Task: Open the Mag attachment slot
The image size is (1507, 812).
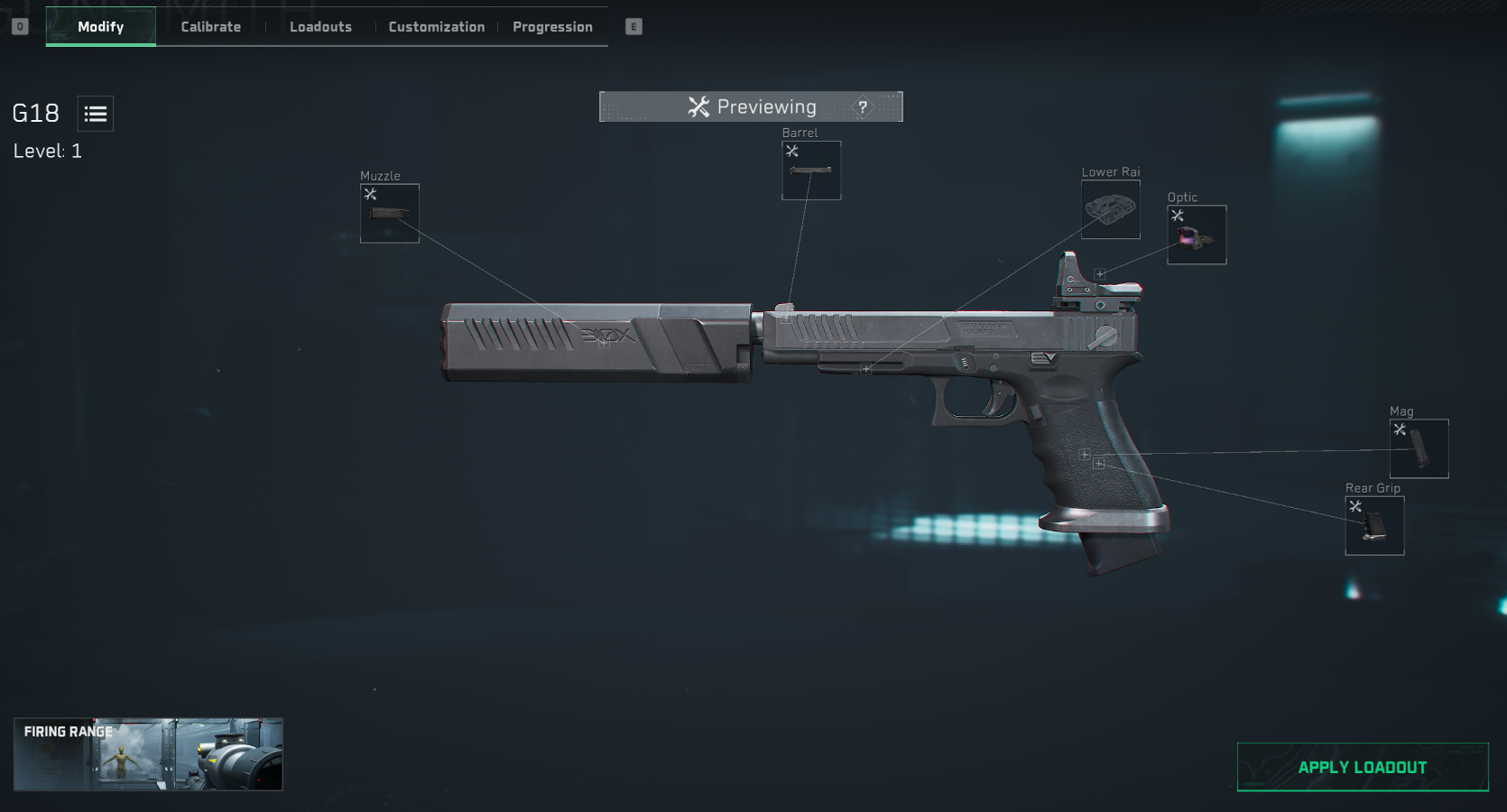Action: click(x=1419, y=448)
